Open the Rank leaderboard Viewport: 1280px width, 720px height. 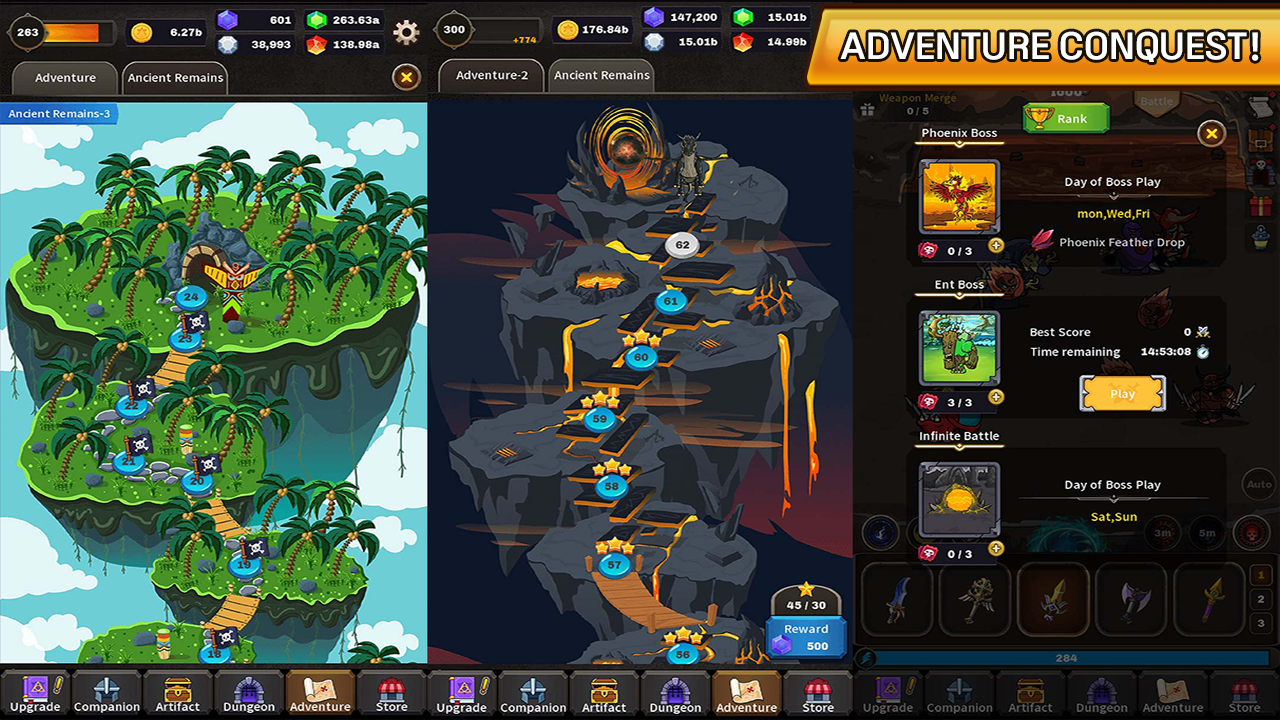(1065, 118)
